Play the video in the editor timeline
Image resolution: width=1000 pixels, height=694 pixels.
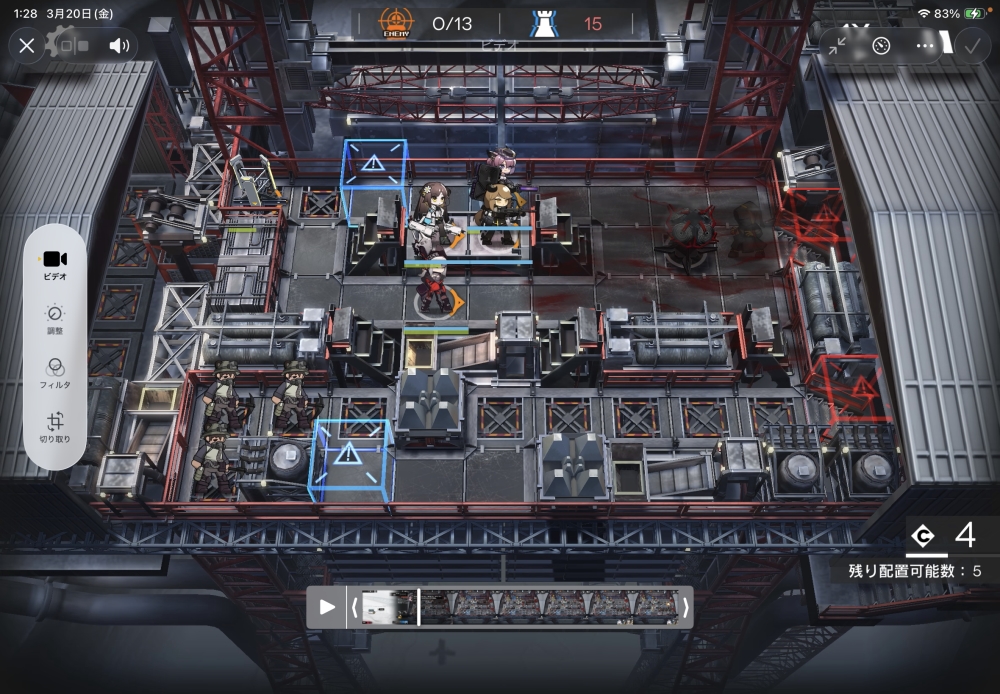(326, 607)
